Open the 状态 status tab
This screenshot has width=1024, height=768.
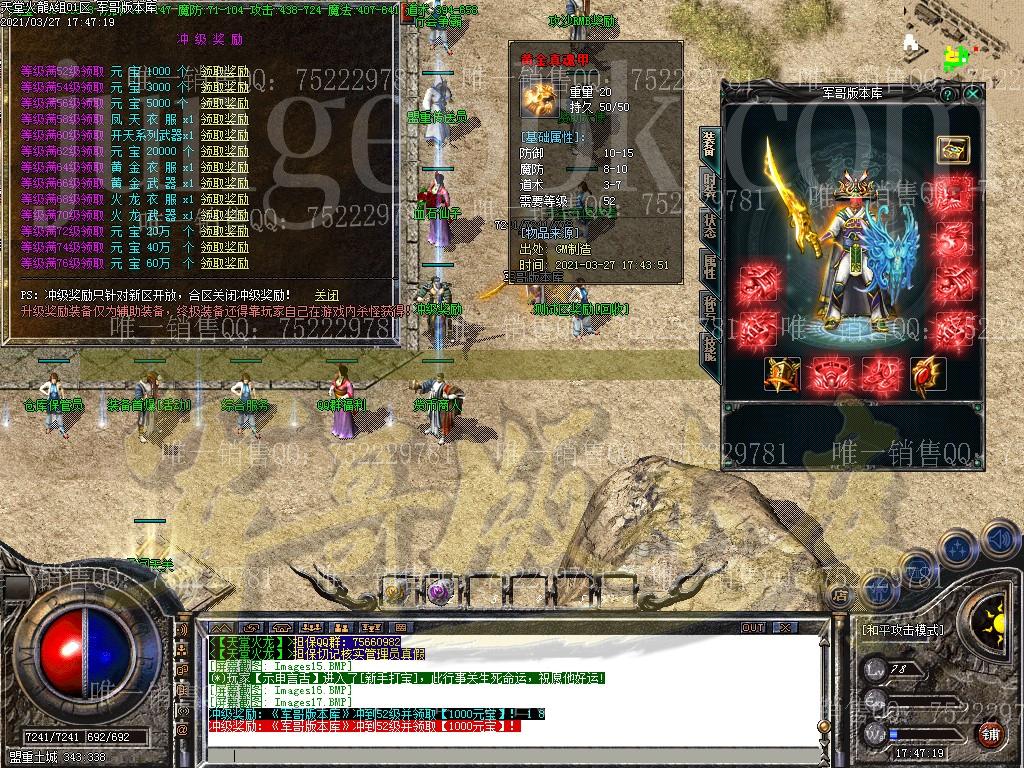[709, 223]
